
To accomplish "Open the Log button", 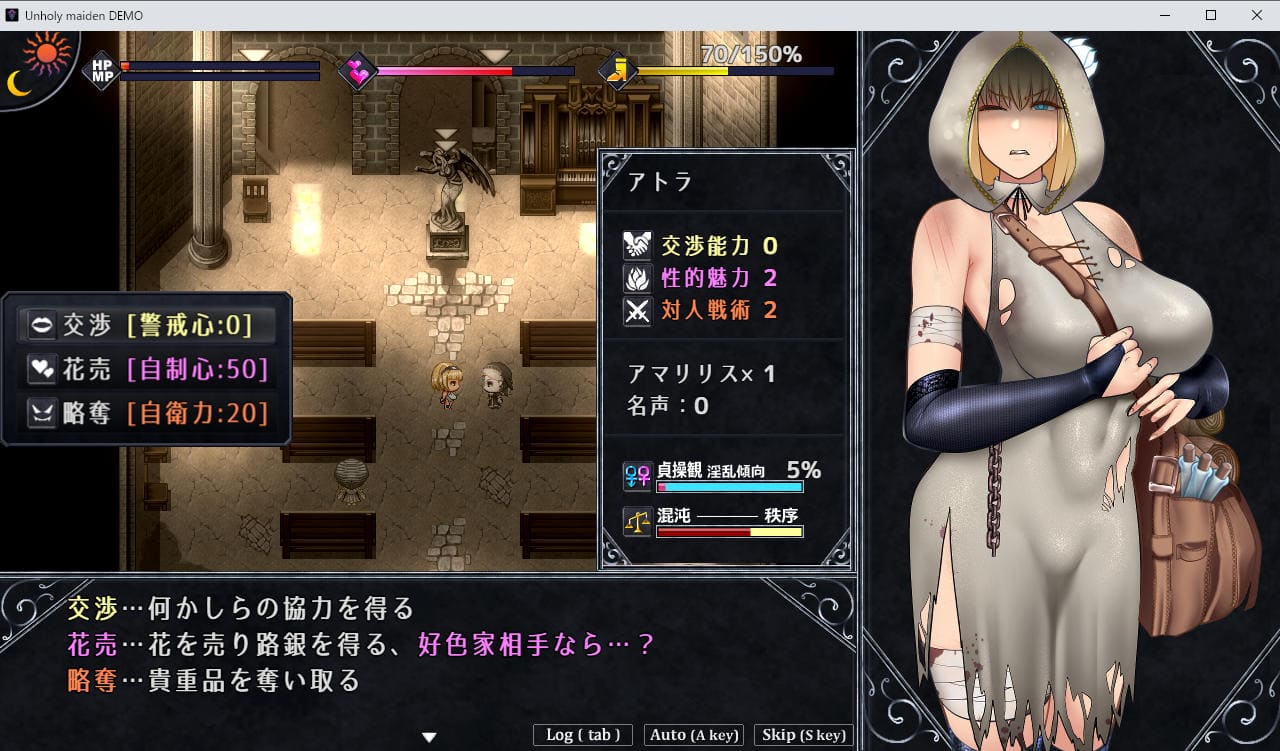I will 583,735.
